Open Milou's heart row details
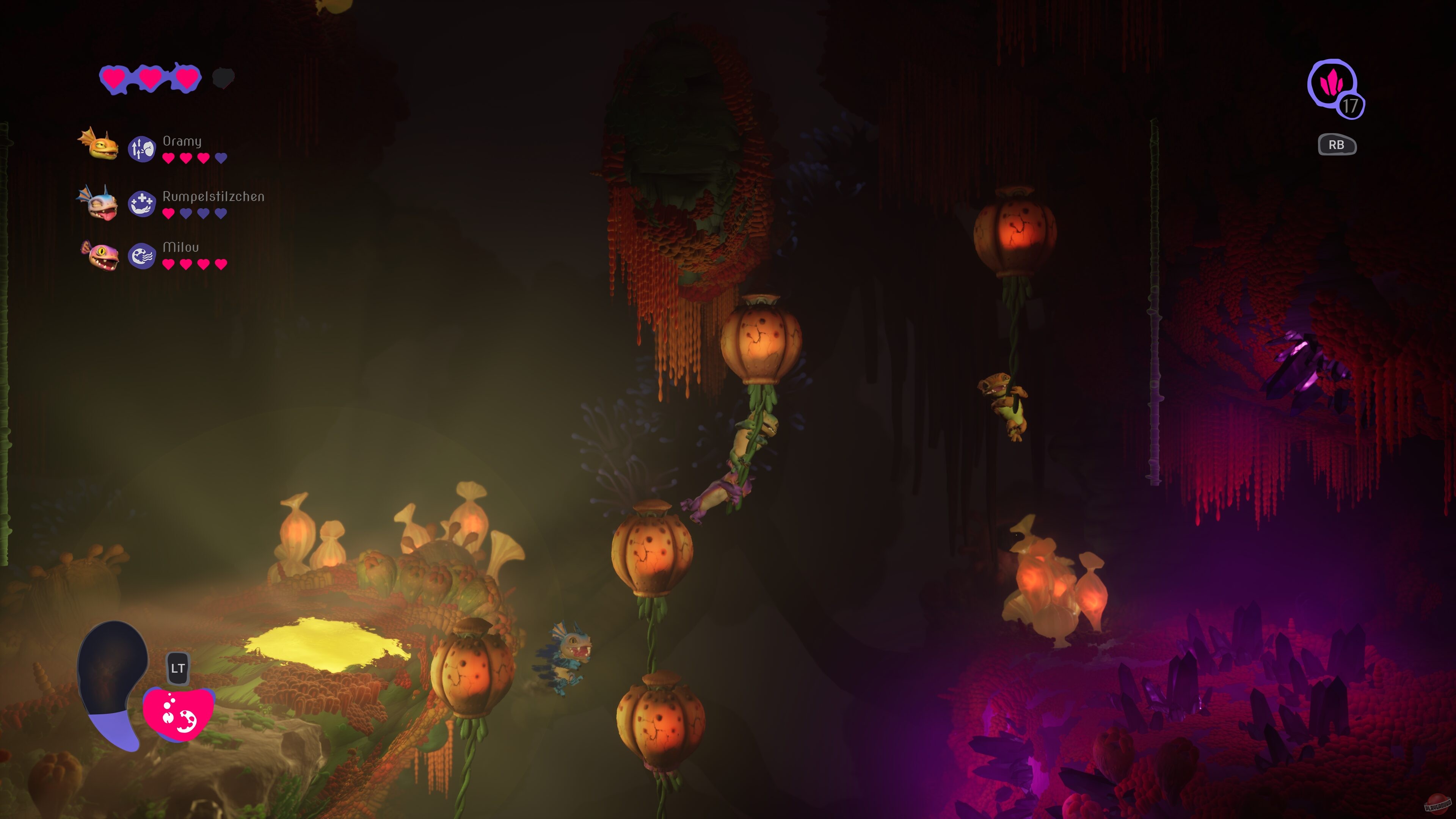Viewport: 1456px width, 819px height. coord(195,264)
